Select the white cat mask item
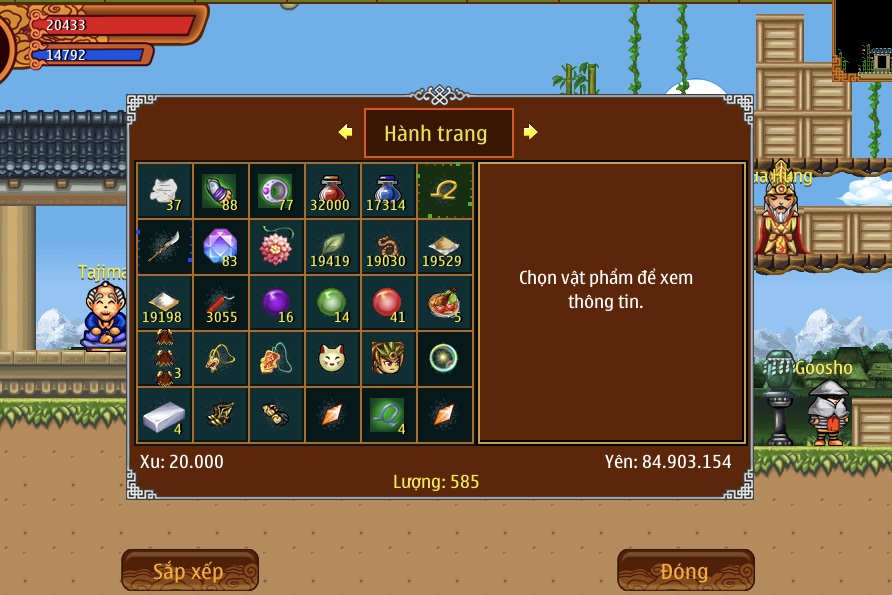Screen dimensions: 892x595 (x=332, y=359)
